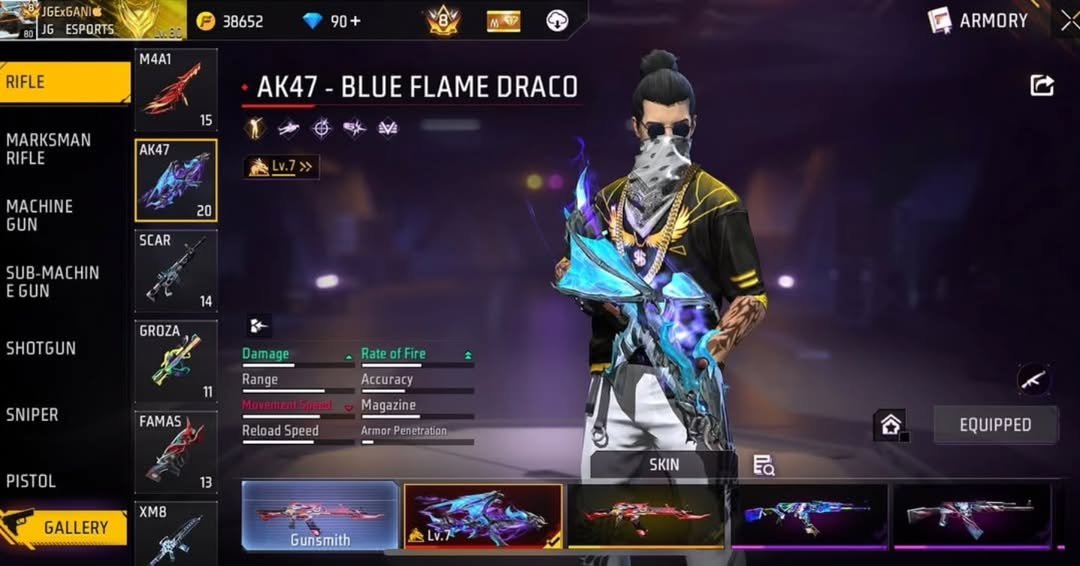The height and width of the screenshot is (566, 1080).
Task: Switch to the Rifle category
Action: pyautogui.click(x=64, y=82)
